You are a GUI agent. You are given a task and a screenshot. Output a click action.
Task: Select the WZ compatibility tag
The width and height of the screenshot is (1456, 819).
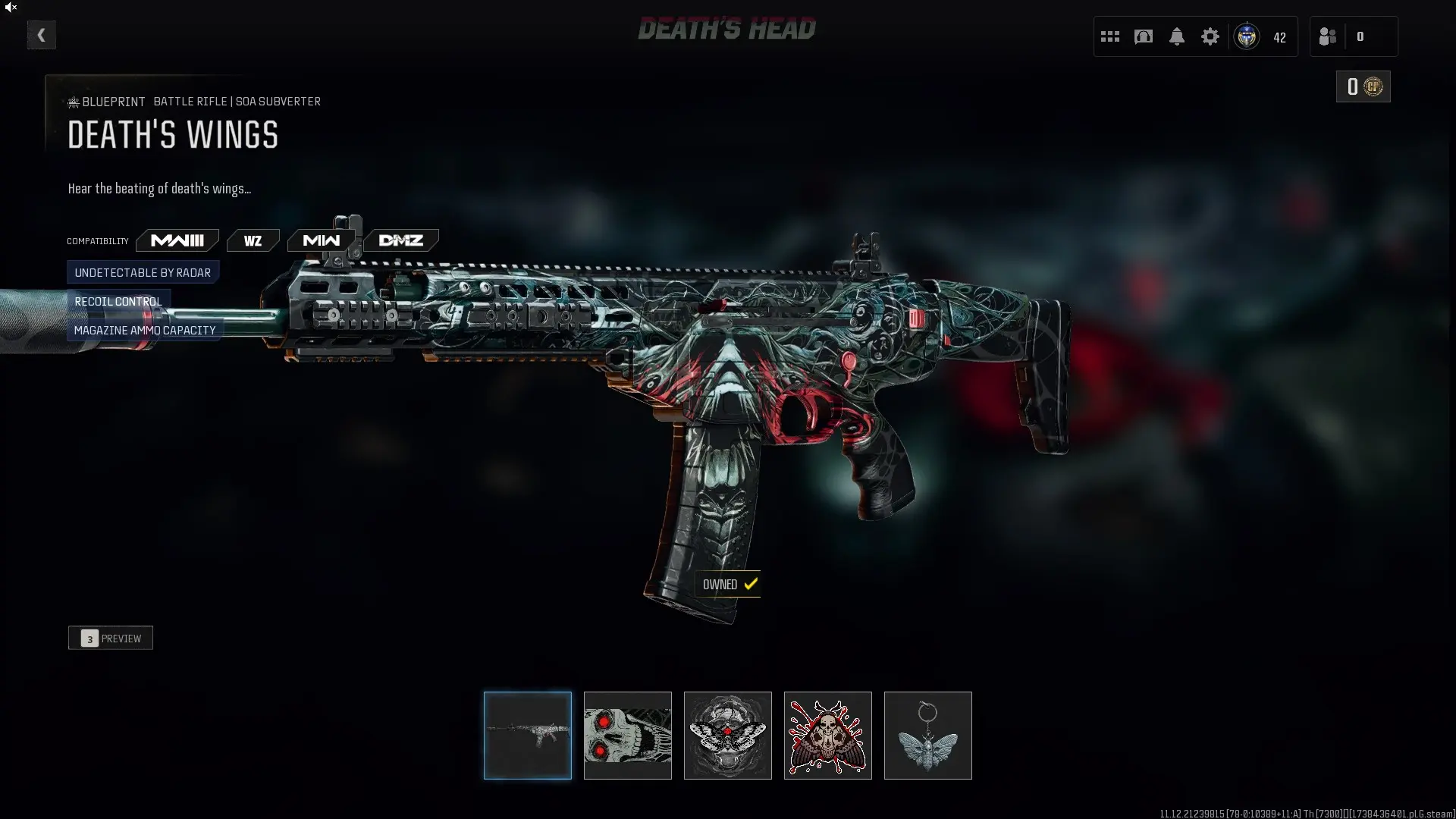point(253,240)
